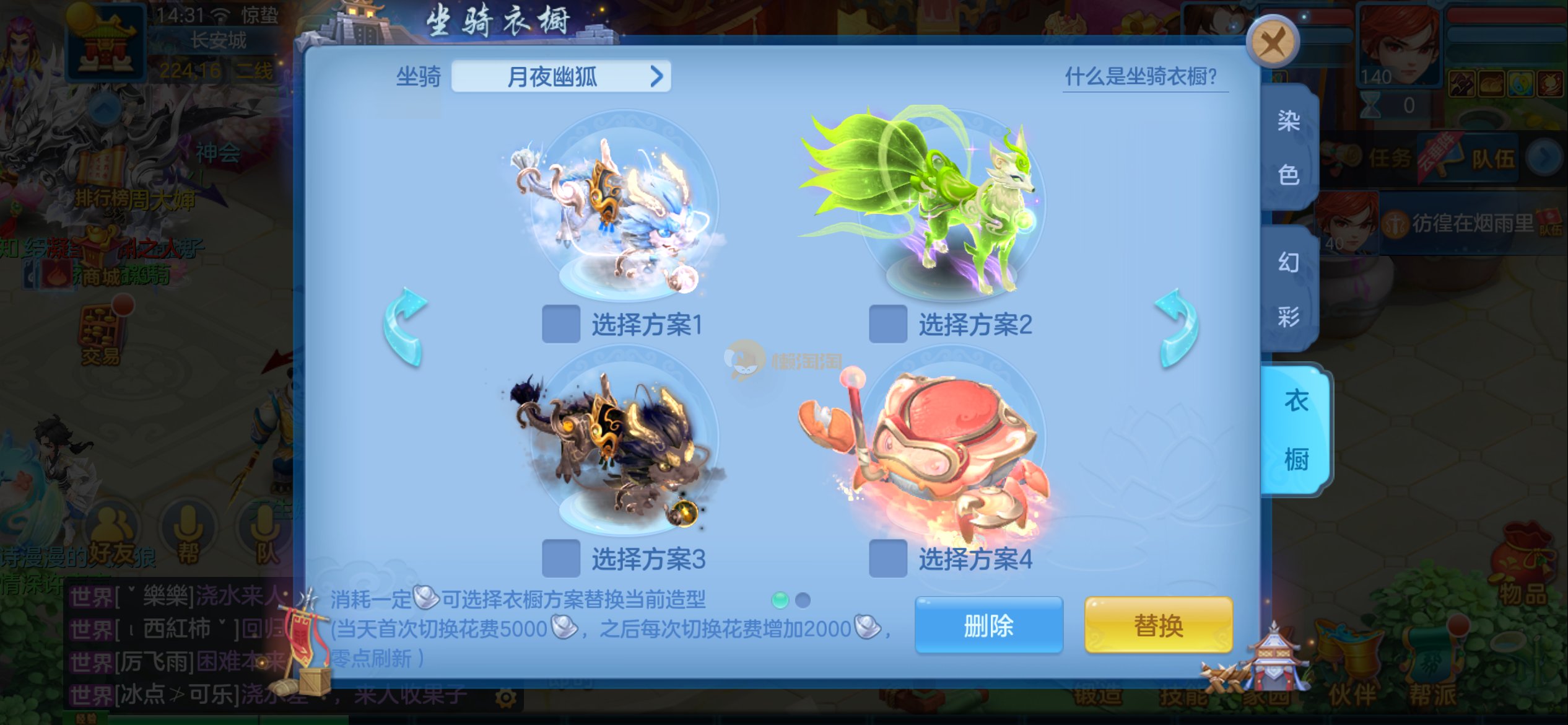Jump to the second wardrobe page dot
Image resolution: width=1568 pixels, height=725 pixels.
click(x=803, y=600)
